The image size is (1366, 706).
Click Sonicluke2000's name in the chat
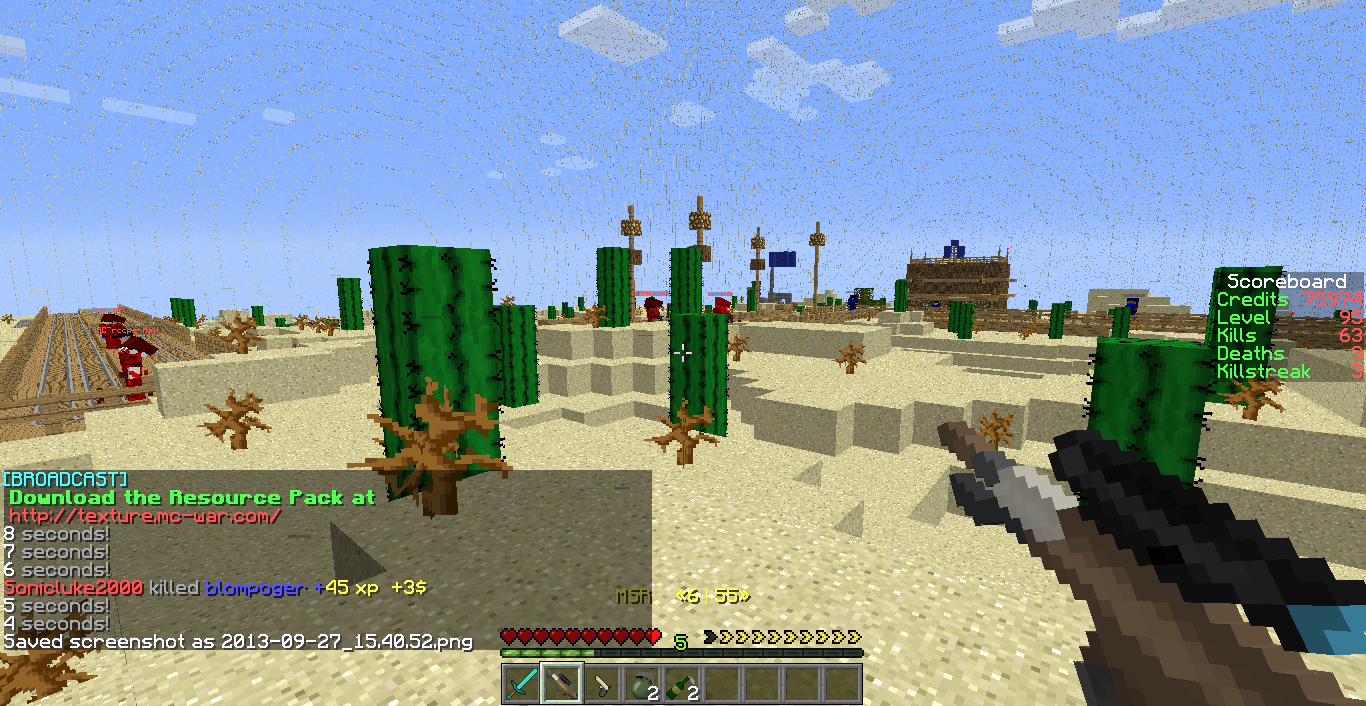click(74, 588)
